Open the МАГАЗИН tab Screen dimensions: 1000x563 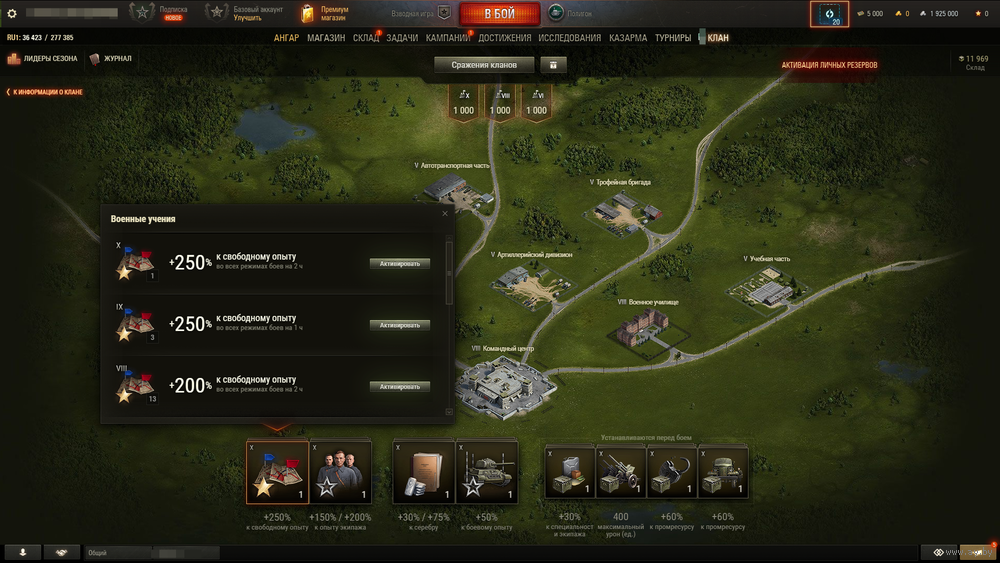point(326,38)
